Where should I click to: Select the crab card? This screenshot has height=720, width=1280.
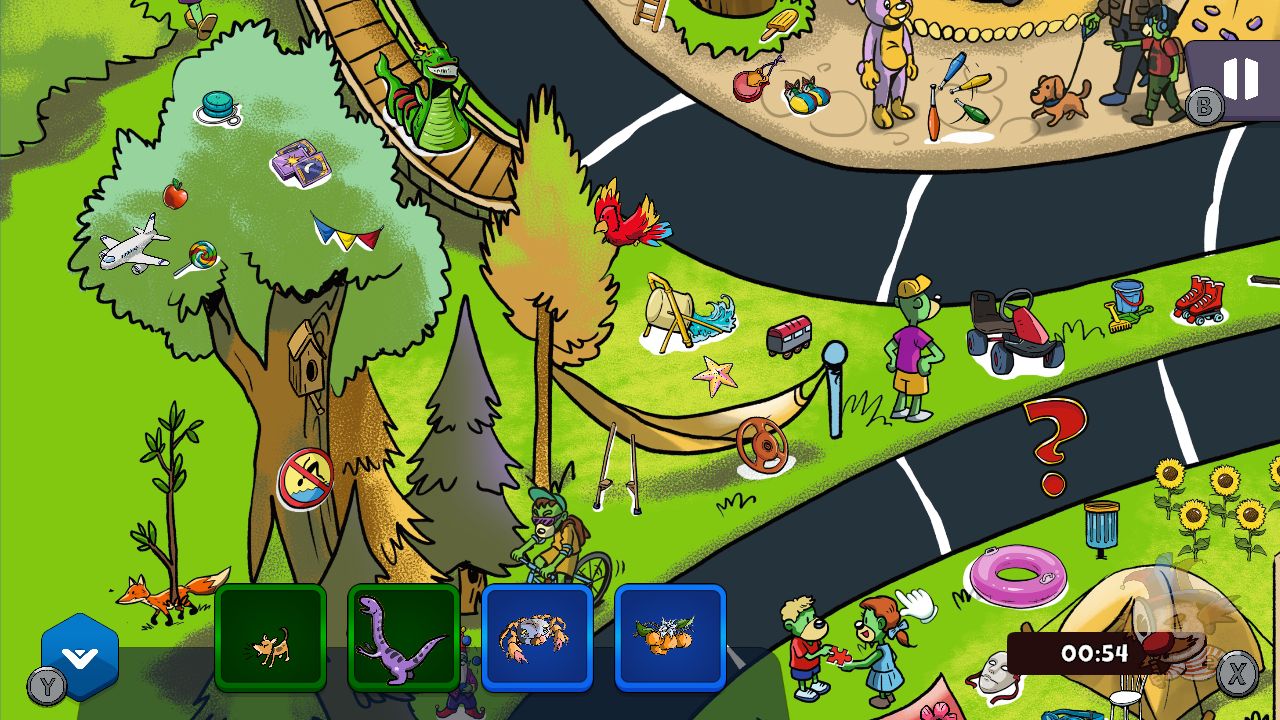click(x=538, y=636)
